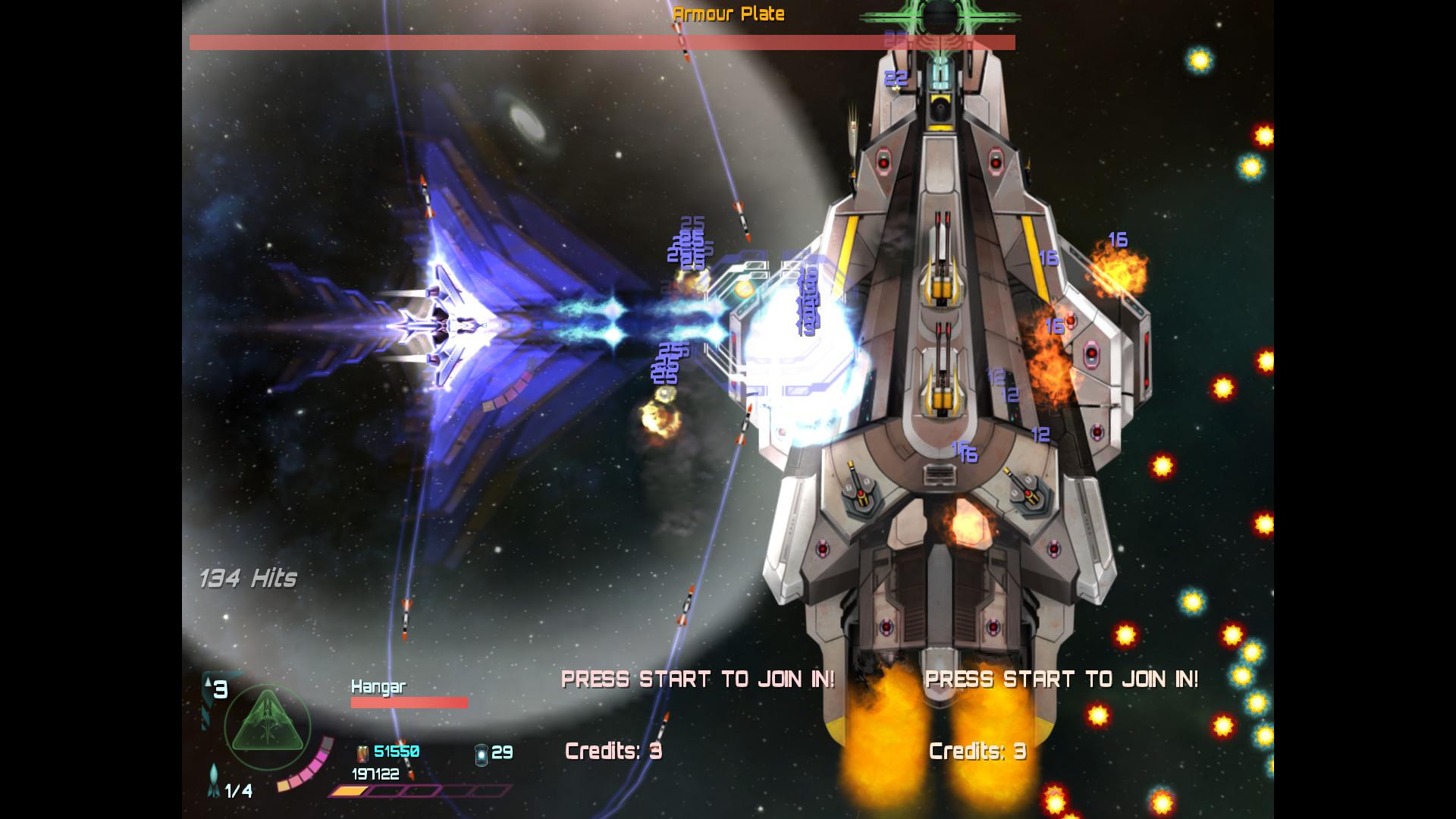The height and width of the screenshot is (819, 1456).
Task: Click the green triangular ship emblem
Action: (x=268, y=726)
